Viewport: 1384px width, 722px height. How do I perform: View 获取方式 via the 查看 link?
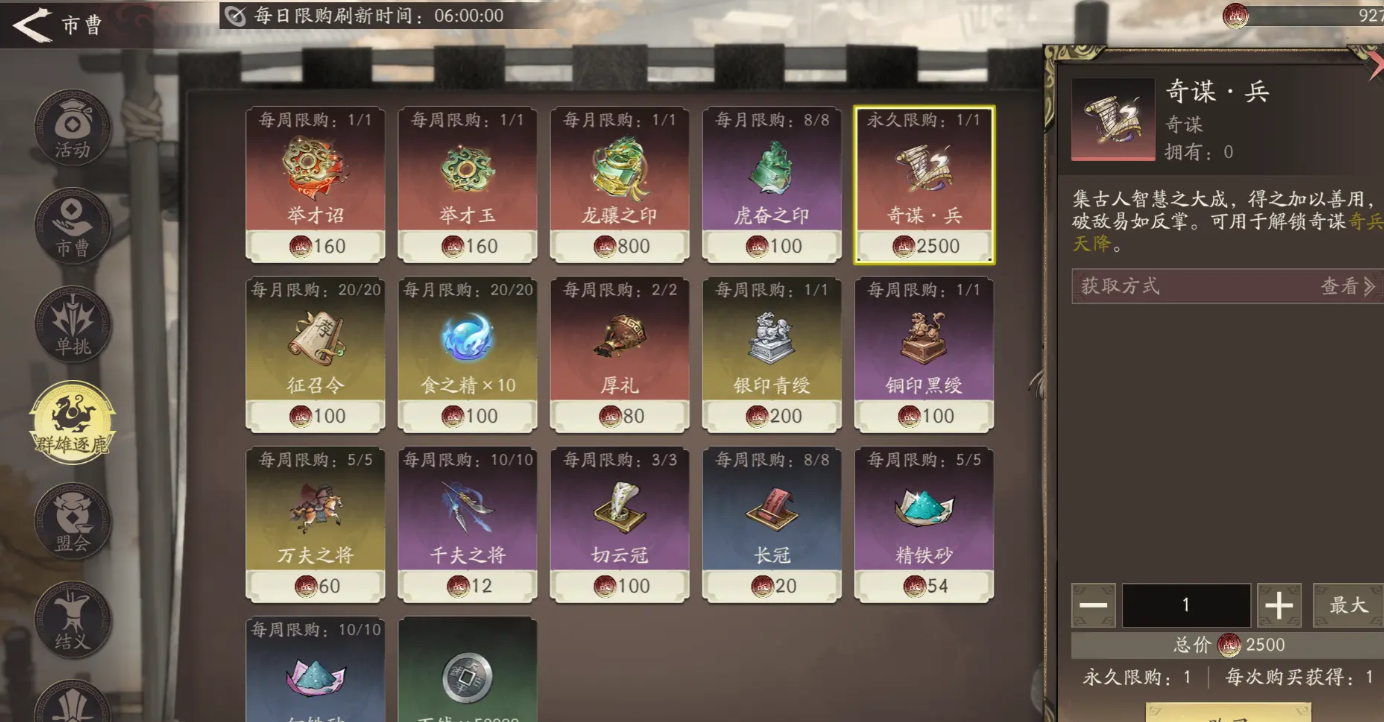[1347, 287]
